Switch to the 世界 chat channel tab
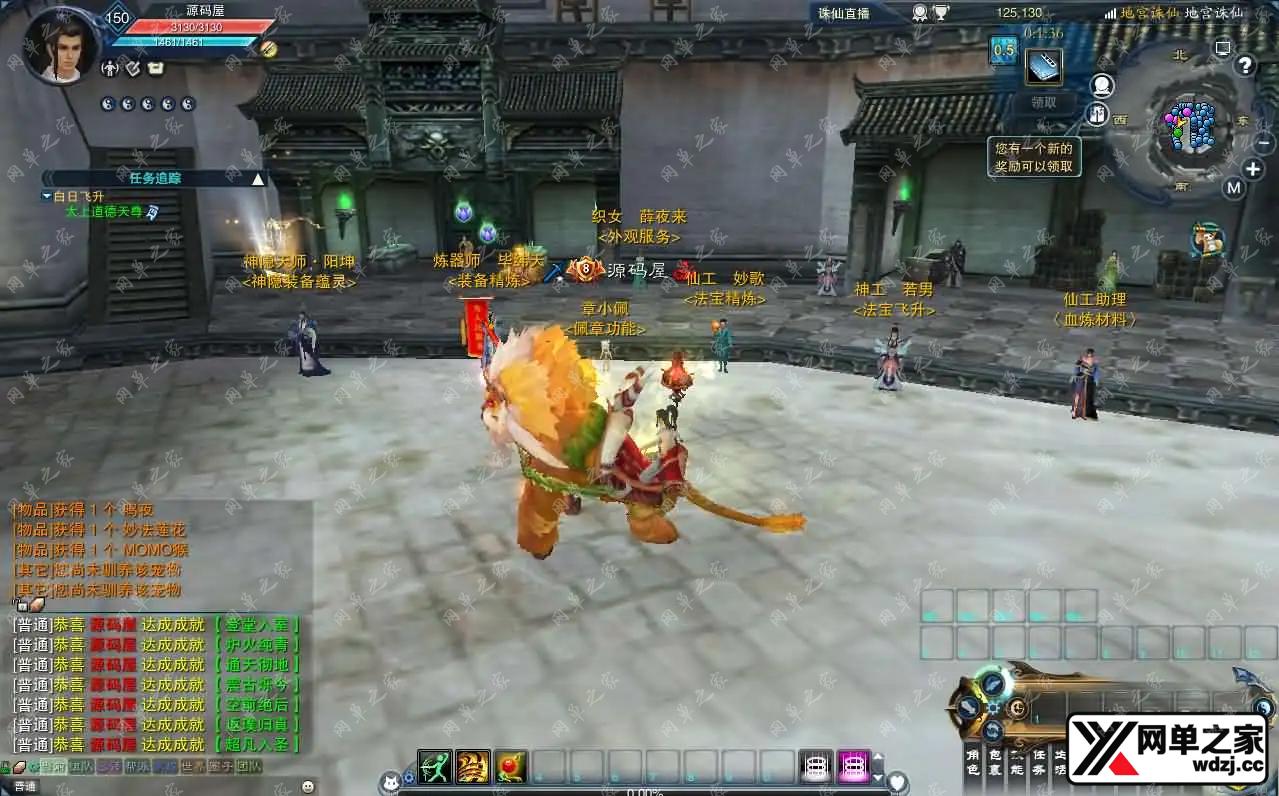This screenshot has width=1279, height=796. 191,767
